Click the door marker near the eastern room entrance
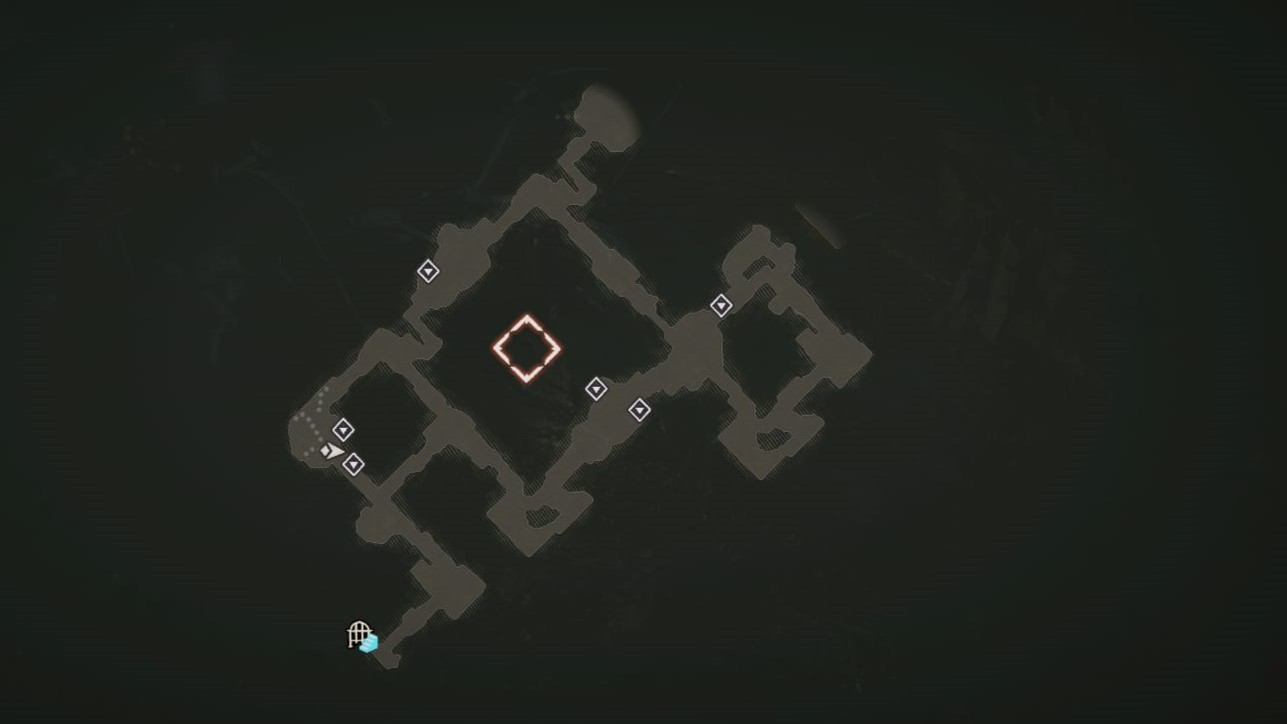The image size is (1287, 724). coord(719,305)
